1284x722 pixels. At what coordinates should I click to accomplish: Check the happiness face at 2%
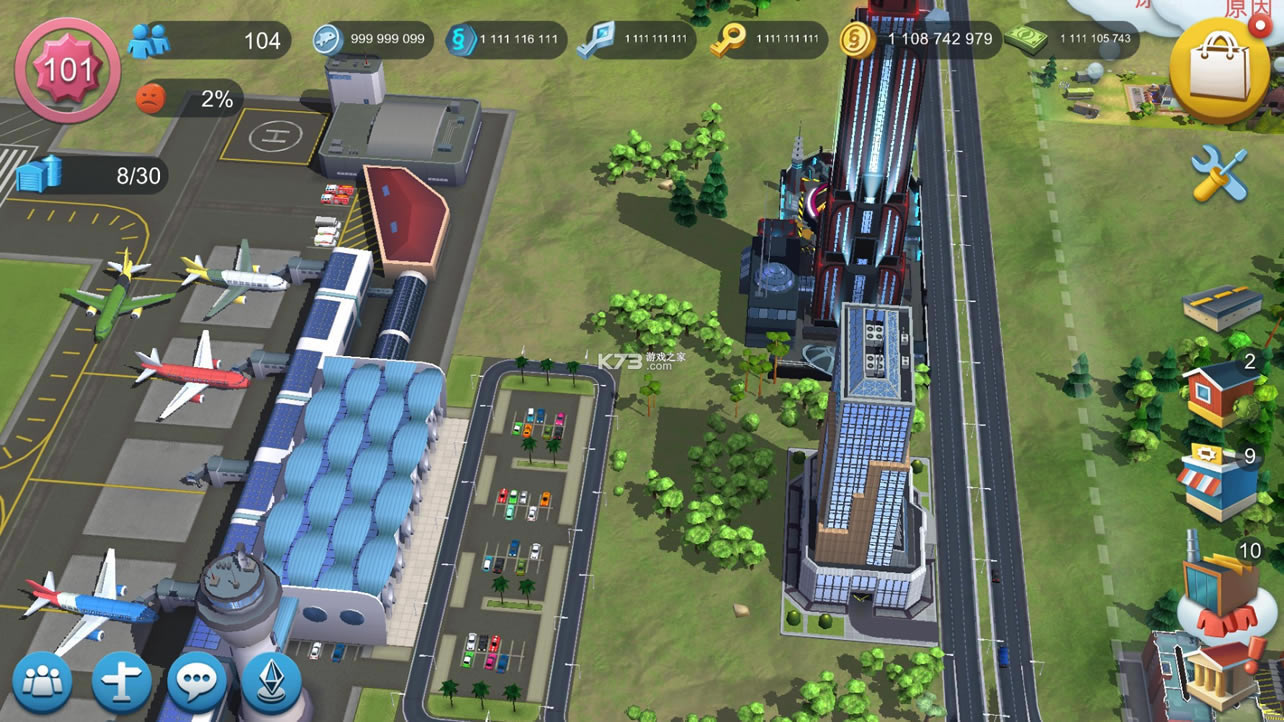tap(190, 98)
